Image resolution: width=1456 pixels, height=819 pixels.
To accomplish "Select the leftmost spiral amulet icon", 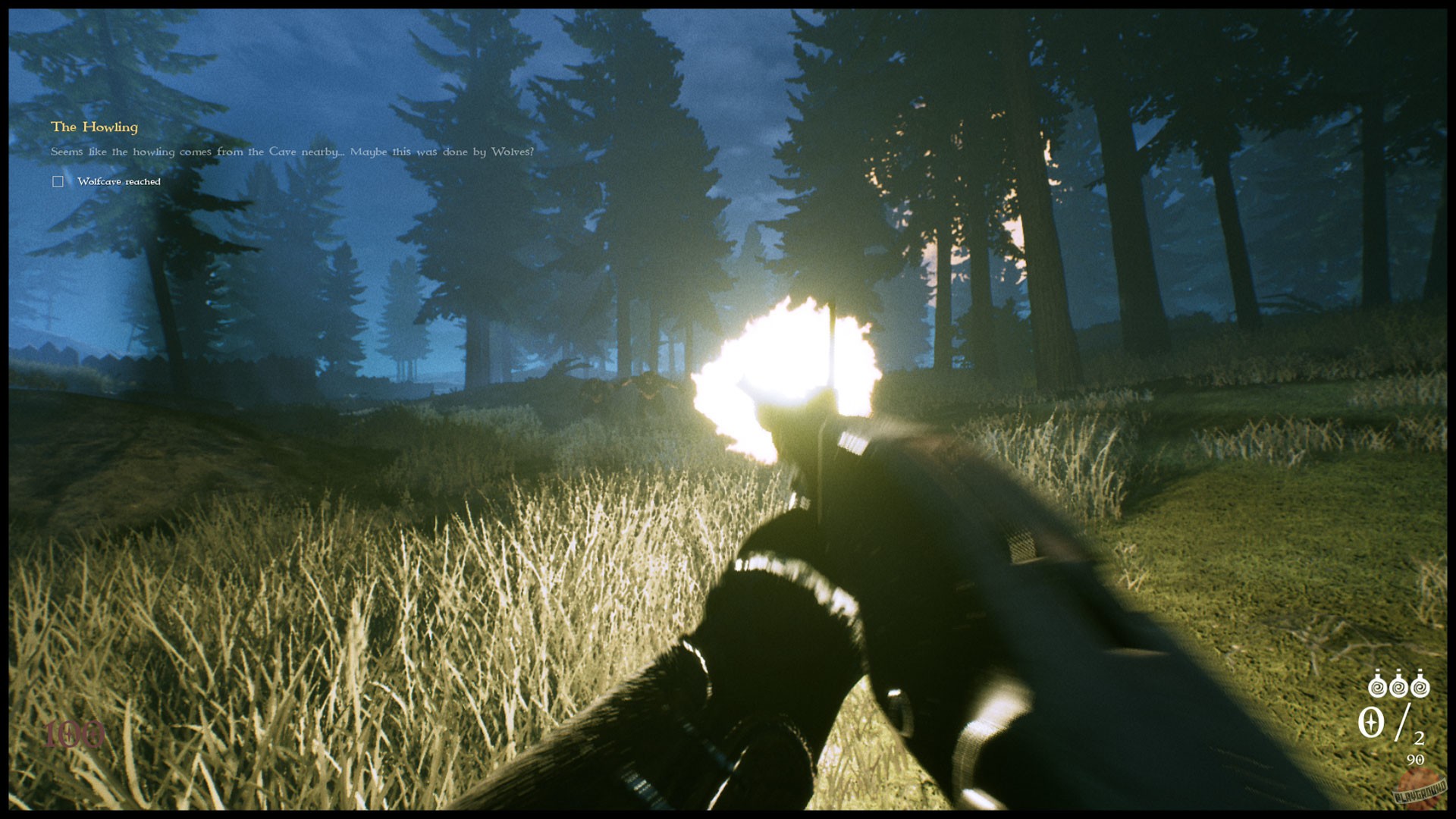I will 1377,686.
